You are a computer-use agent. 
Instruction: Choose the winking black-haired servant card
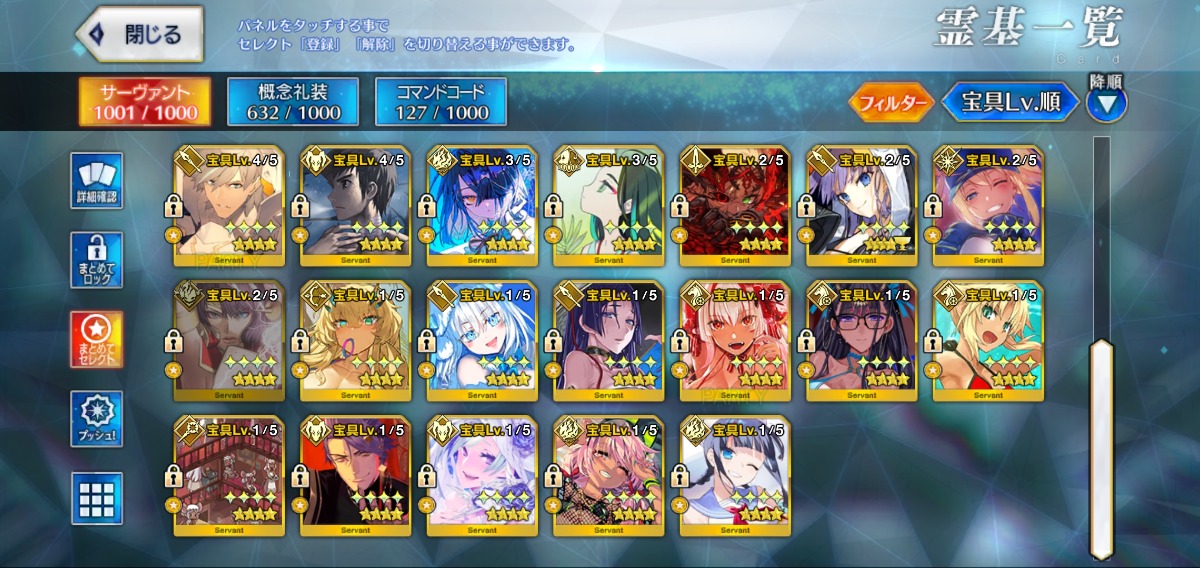[x=735, y=476]
